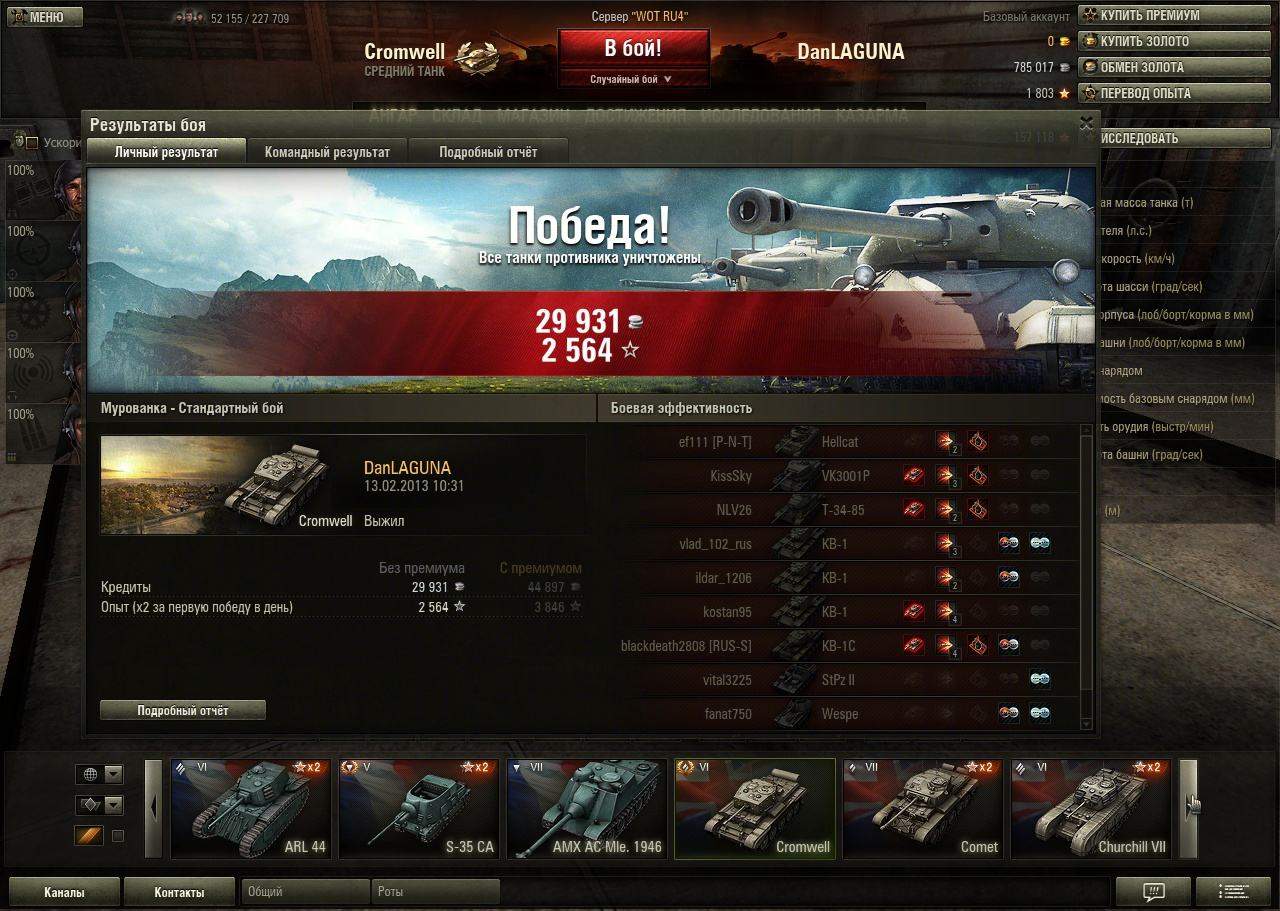Image resolution: width=1280 pixels, height=911 pixels.
Task: Select the Comet tank in carousel
Action: pyautogui.click(x=922, y=808)
